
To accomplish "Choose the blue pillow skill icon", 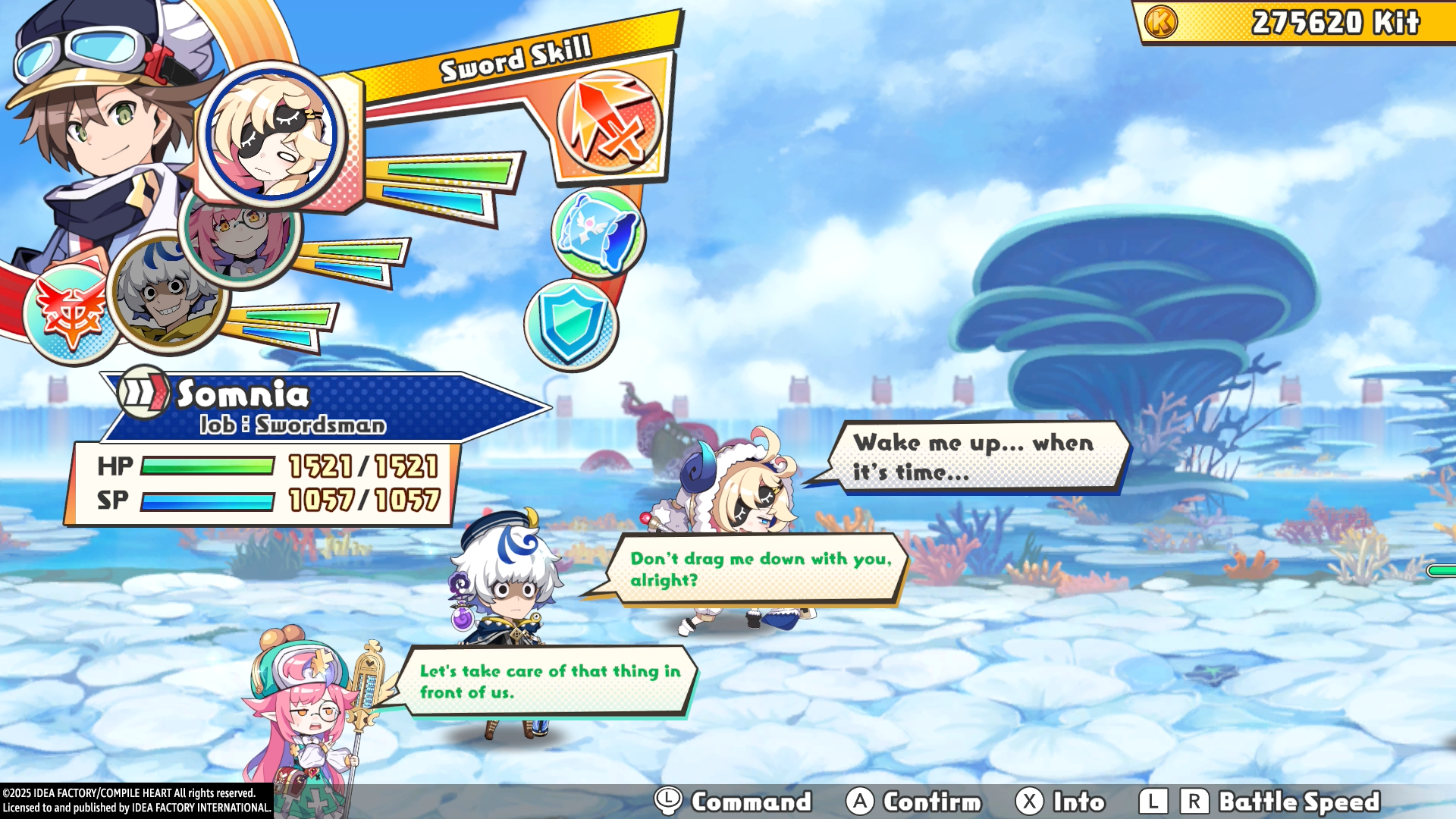I will pyautogui.click(x=598, y=232).
